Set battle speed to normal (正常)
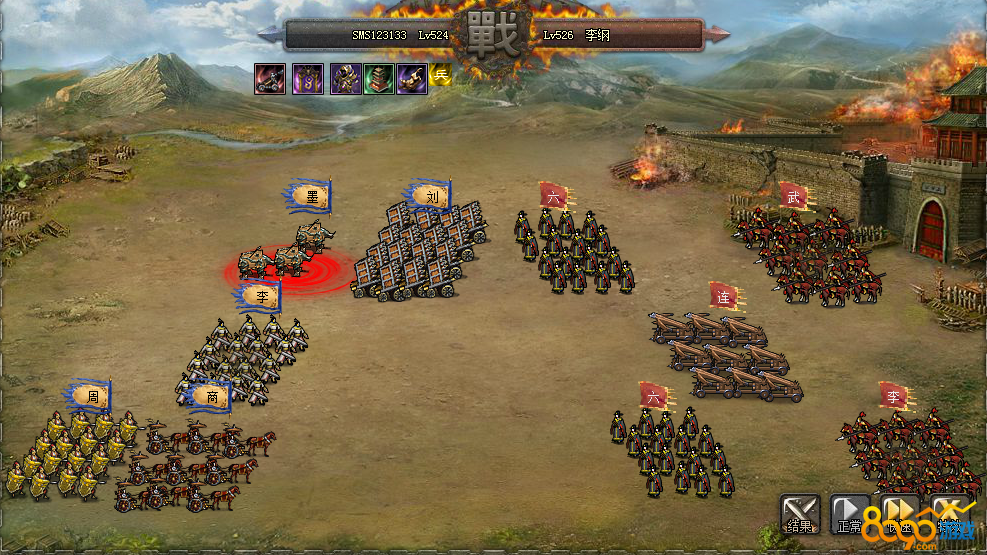Screen dimensions: 987x555 click(x=850, y=512)
